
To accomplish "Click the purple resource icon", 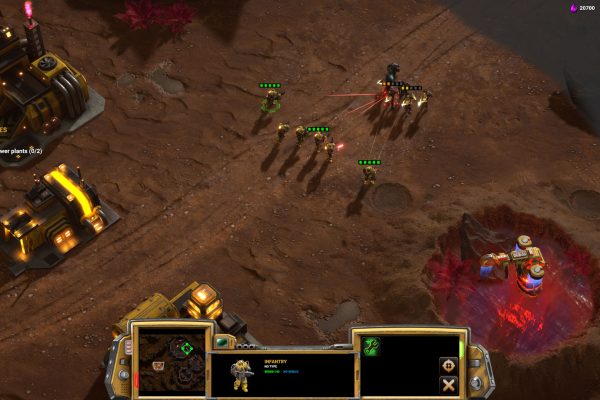I will (x=573, y=8).
